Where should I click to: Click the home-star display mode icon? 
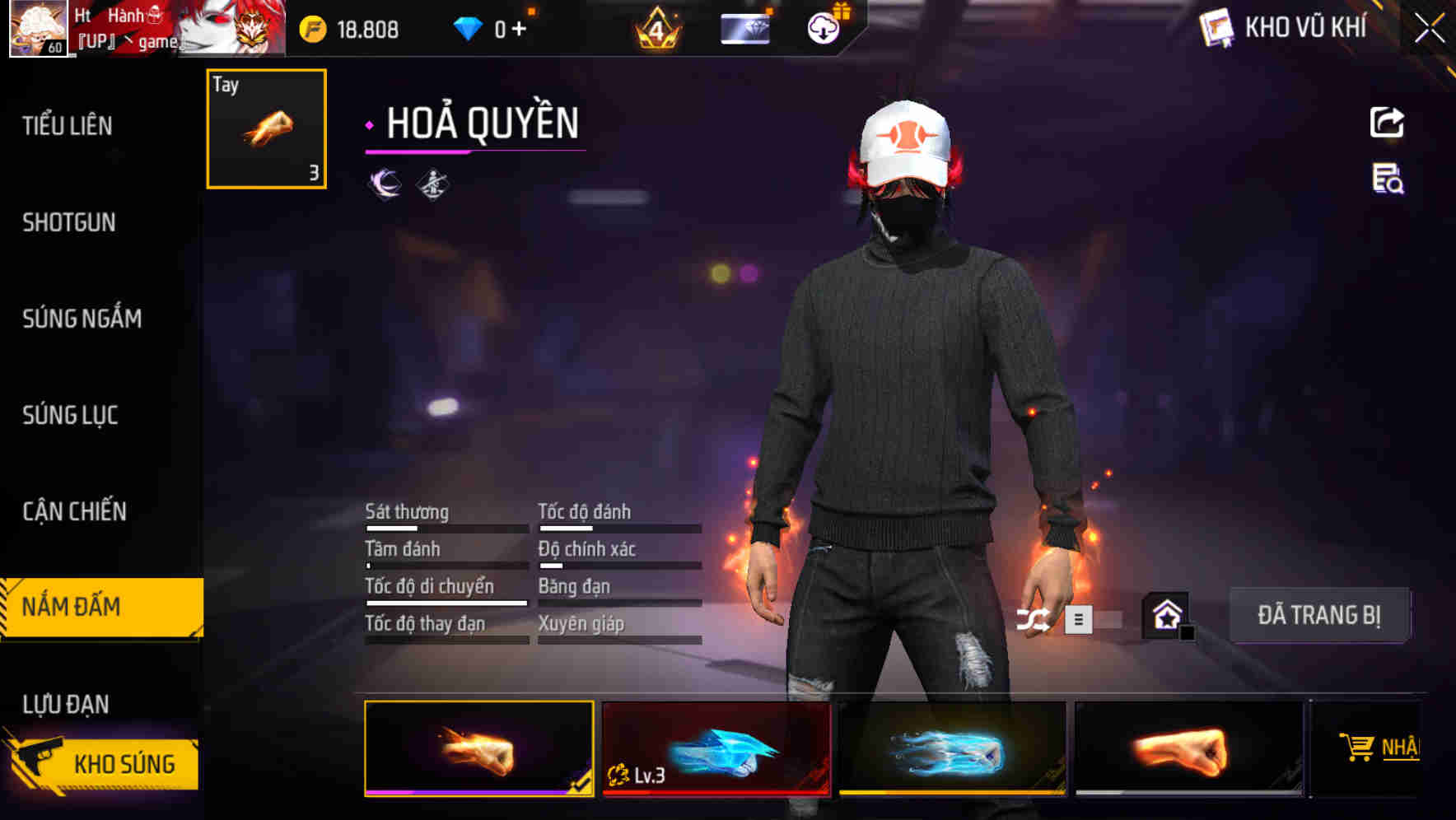[1166, 614]
